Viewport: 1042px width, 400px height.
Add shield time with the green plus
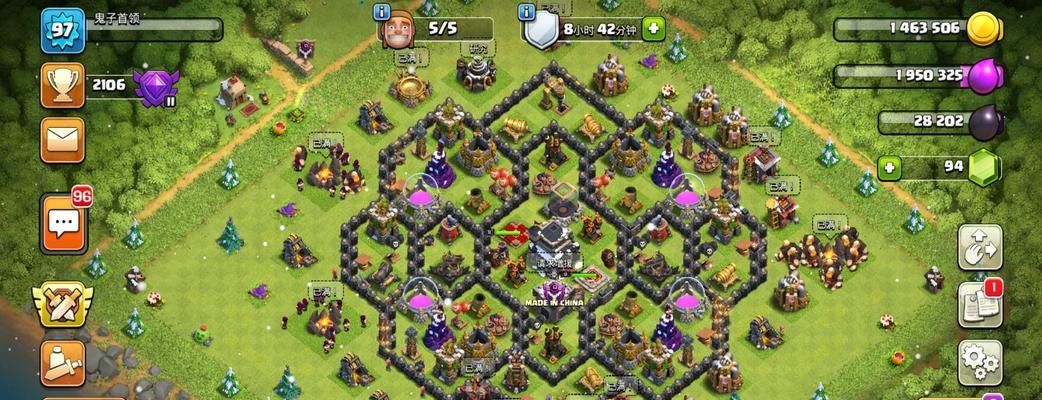[x=654, y=29]
